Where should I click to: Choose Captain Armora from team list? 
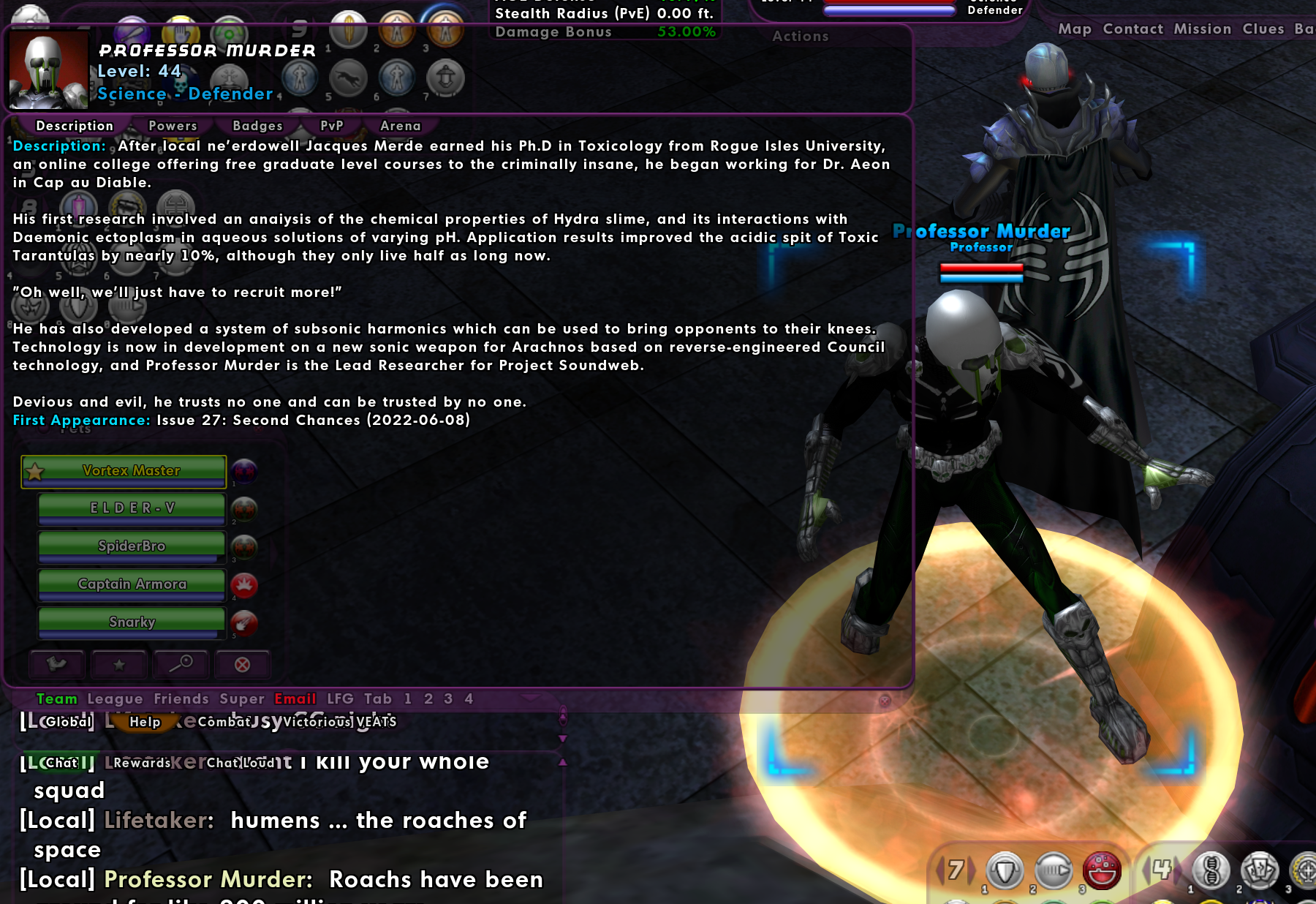pyautogui.click(x=132, y=584)
